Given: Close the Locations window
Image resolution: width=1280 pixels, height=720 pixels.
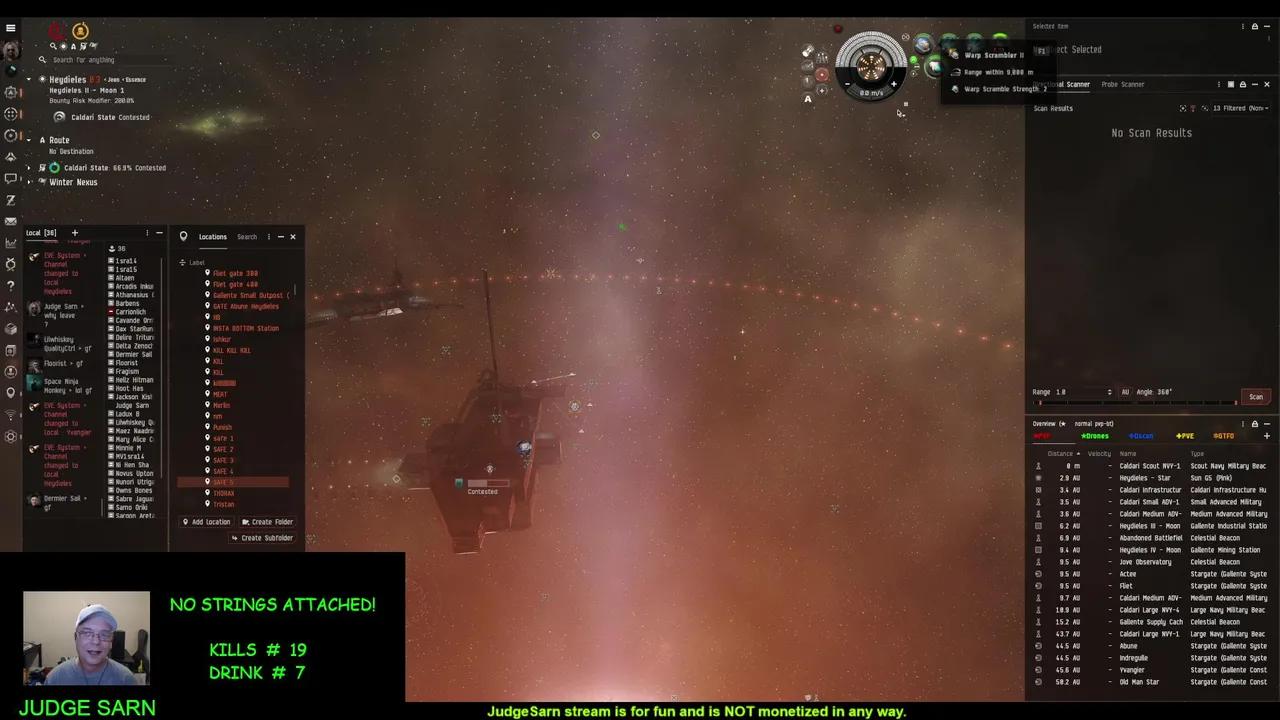Looking at the screenshot, I should pos(293,237).
